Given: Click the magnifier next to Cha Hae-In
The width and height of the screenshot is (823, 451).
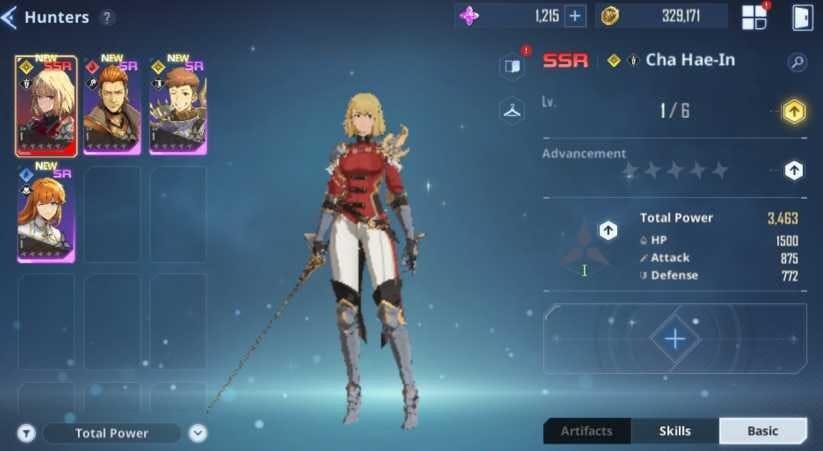Looking at the screenshot, I should tap(797, 62).
